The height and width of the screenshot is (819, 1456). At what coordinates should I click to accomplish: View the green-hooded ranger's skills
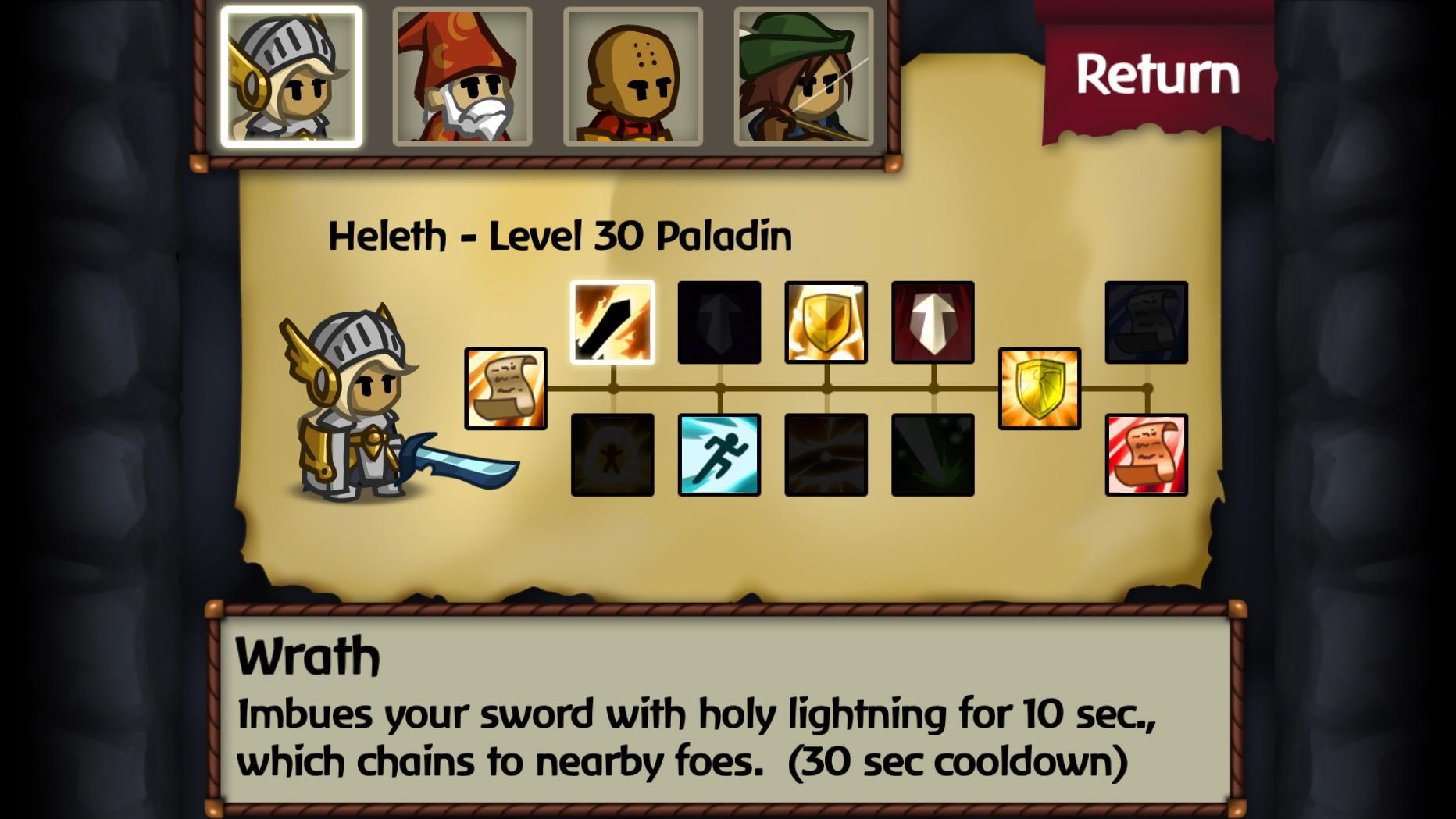[805, 76]
